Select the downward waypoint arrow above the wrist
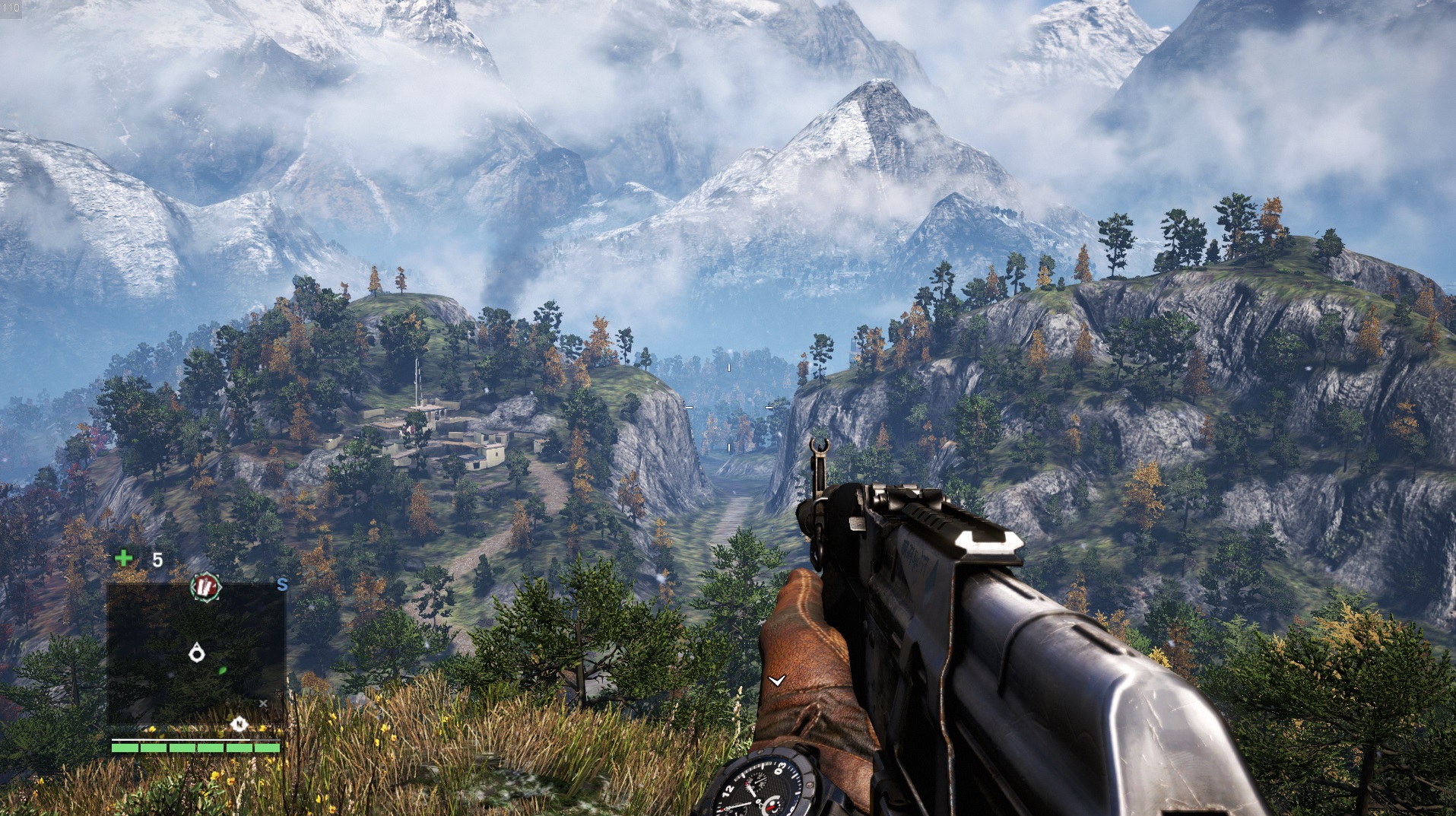 click(777, 682)
